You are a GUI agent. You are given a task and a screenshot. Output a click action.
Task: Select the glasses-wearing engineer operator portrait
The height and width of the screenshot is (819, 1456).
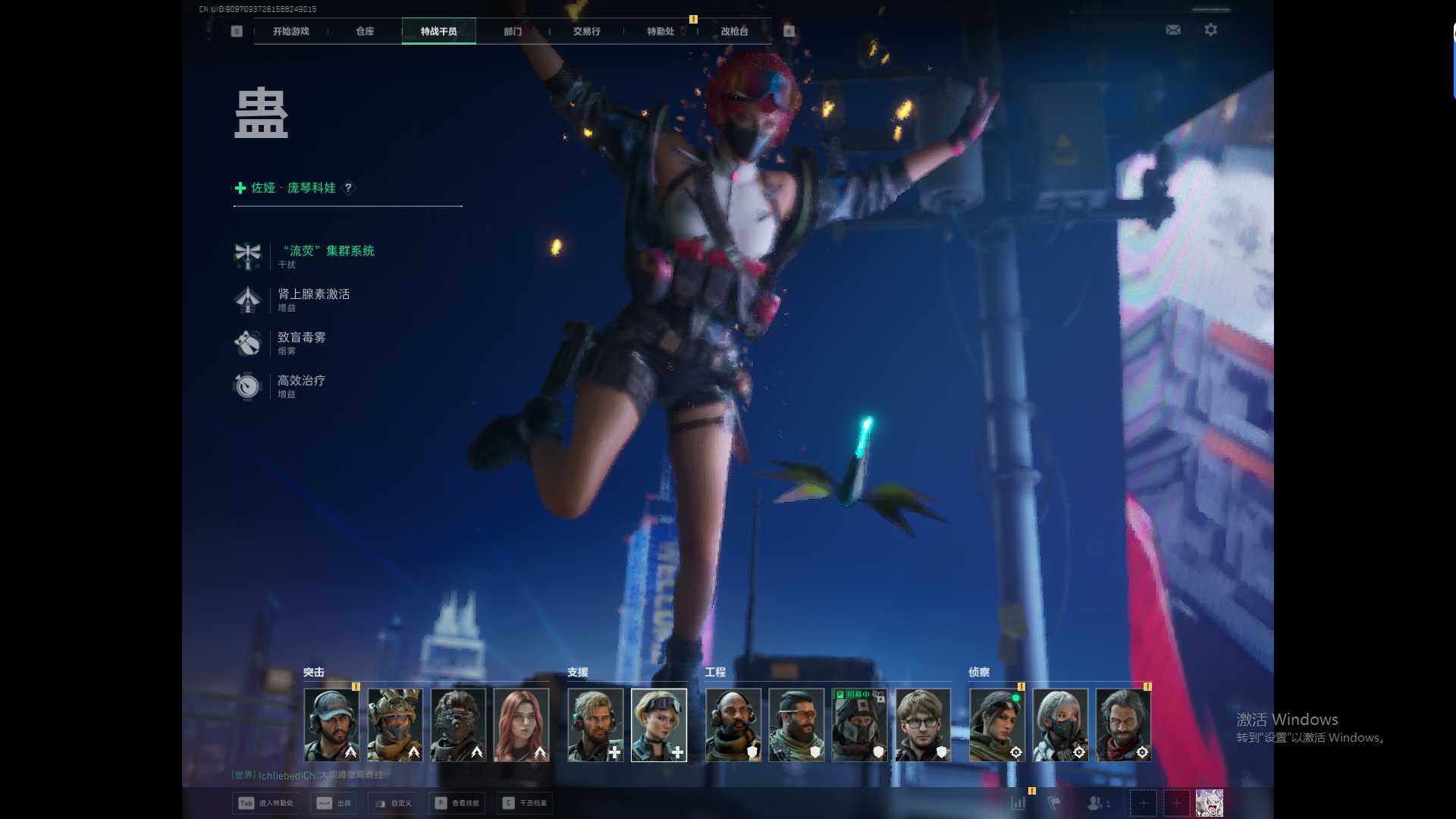click(922, 724)
